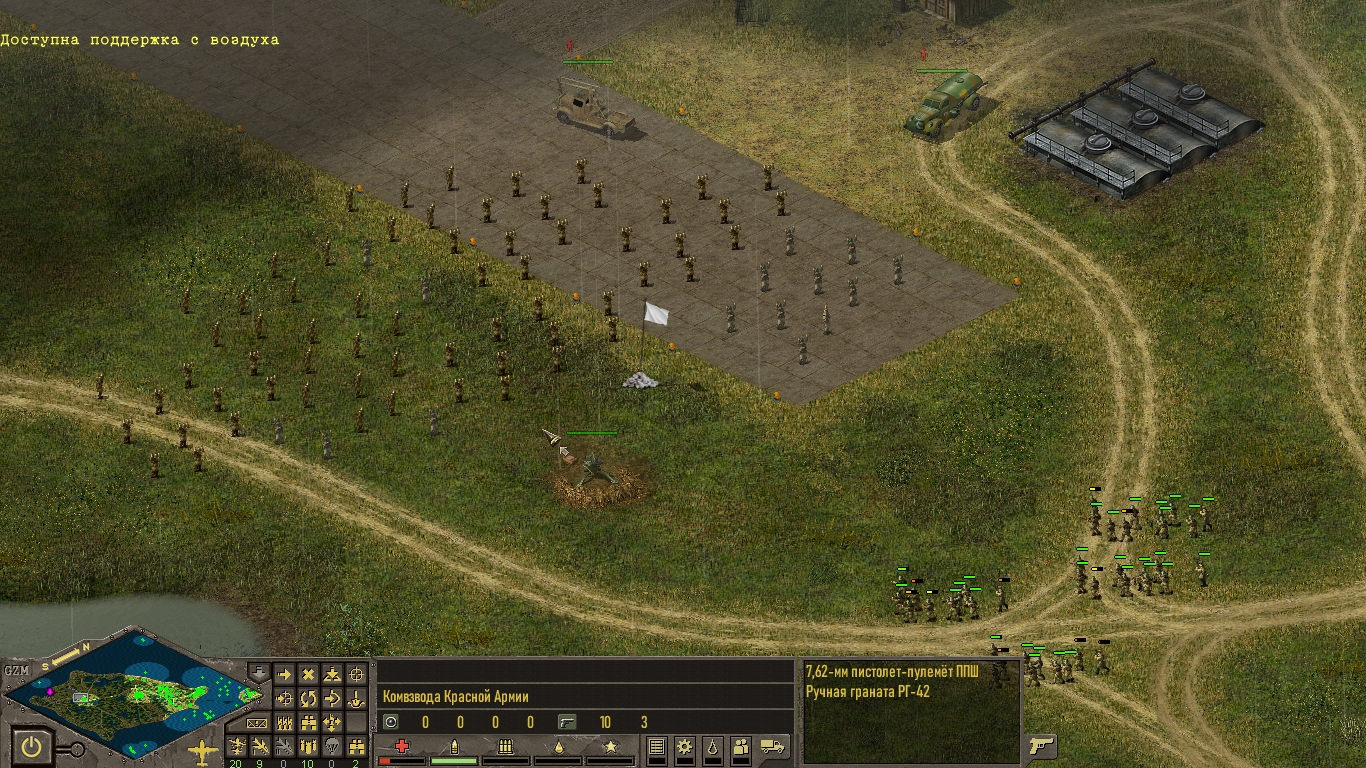
Task: Select the move command arrow icon
Action: (284, 675)
